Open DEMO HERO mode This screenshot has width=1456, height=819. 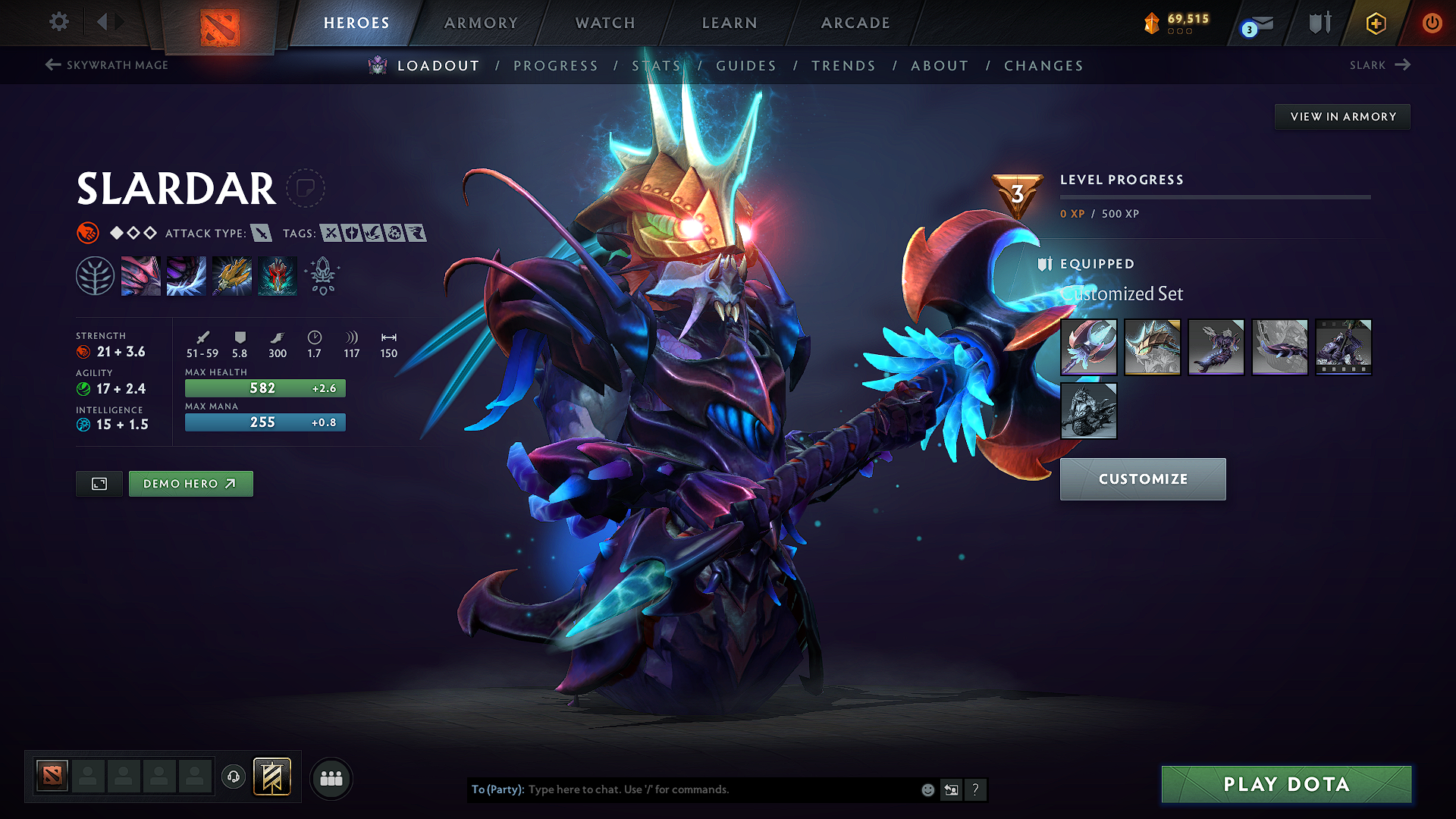(190, 483)
